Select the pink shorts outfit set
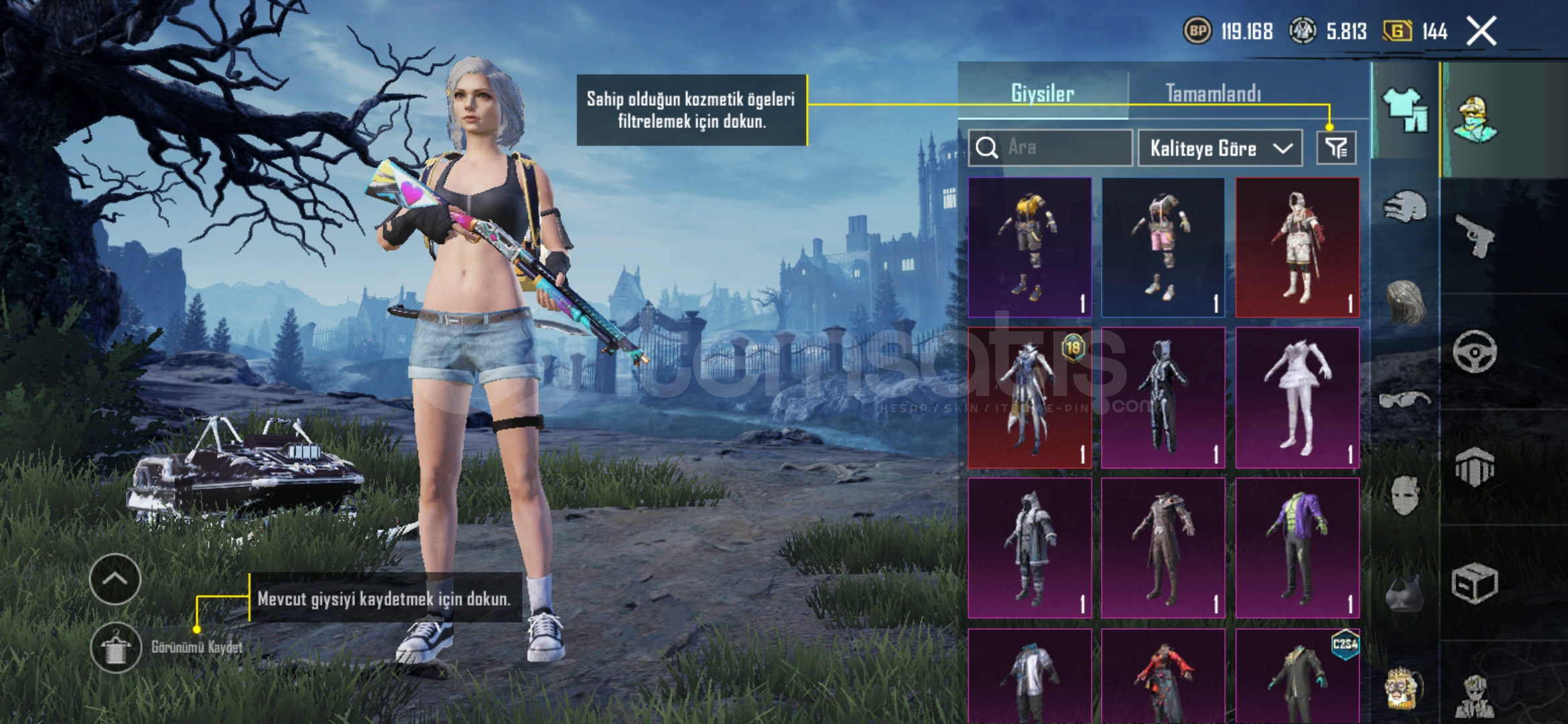This screenshot has width=1568, height=724. pyautogui.click(x=1163, y=247)
